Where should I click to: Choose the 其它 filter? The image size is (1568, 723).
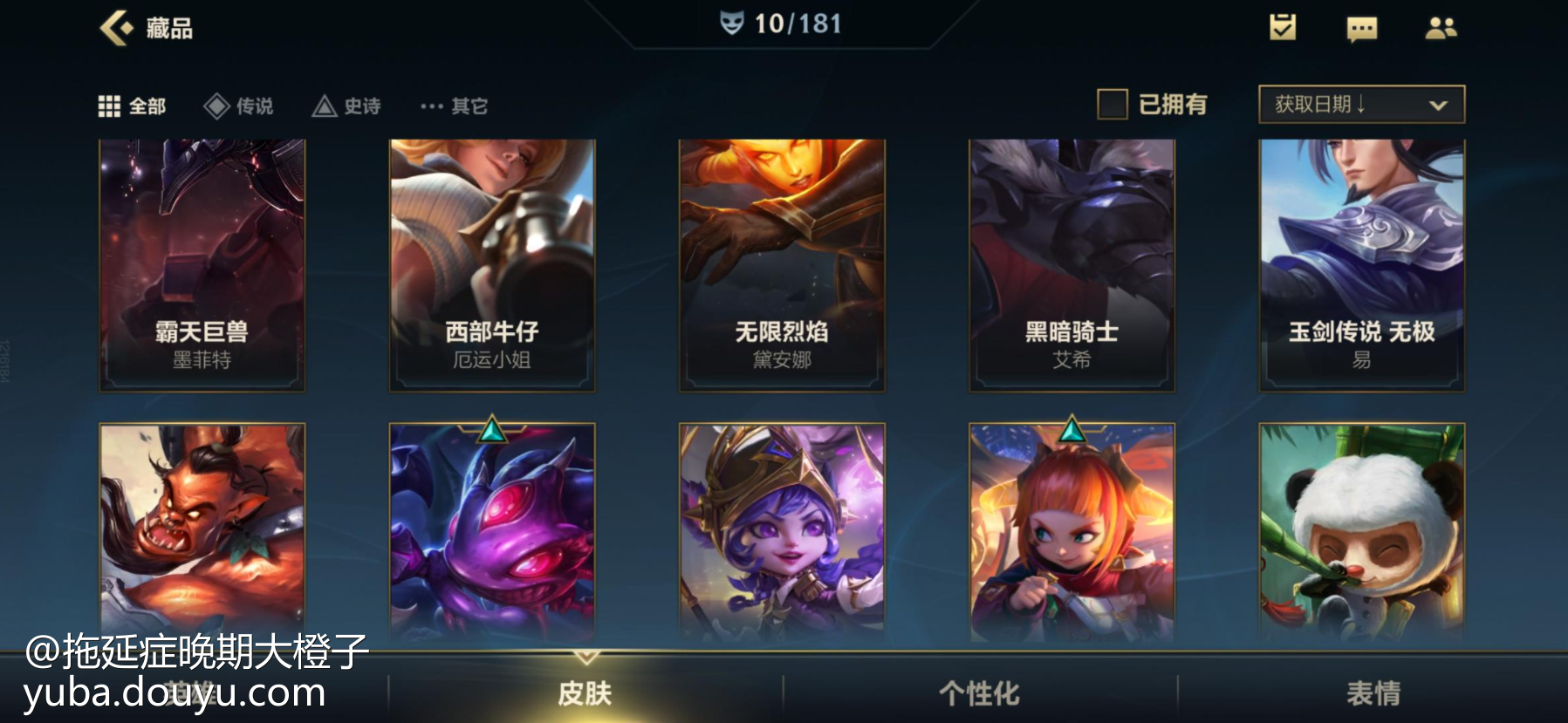454,106
